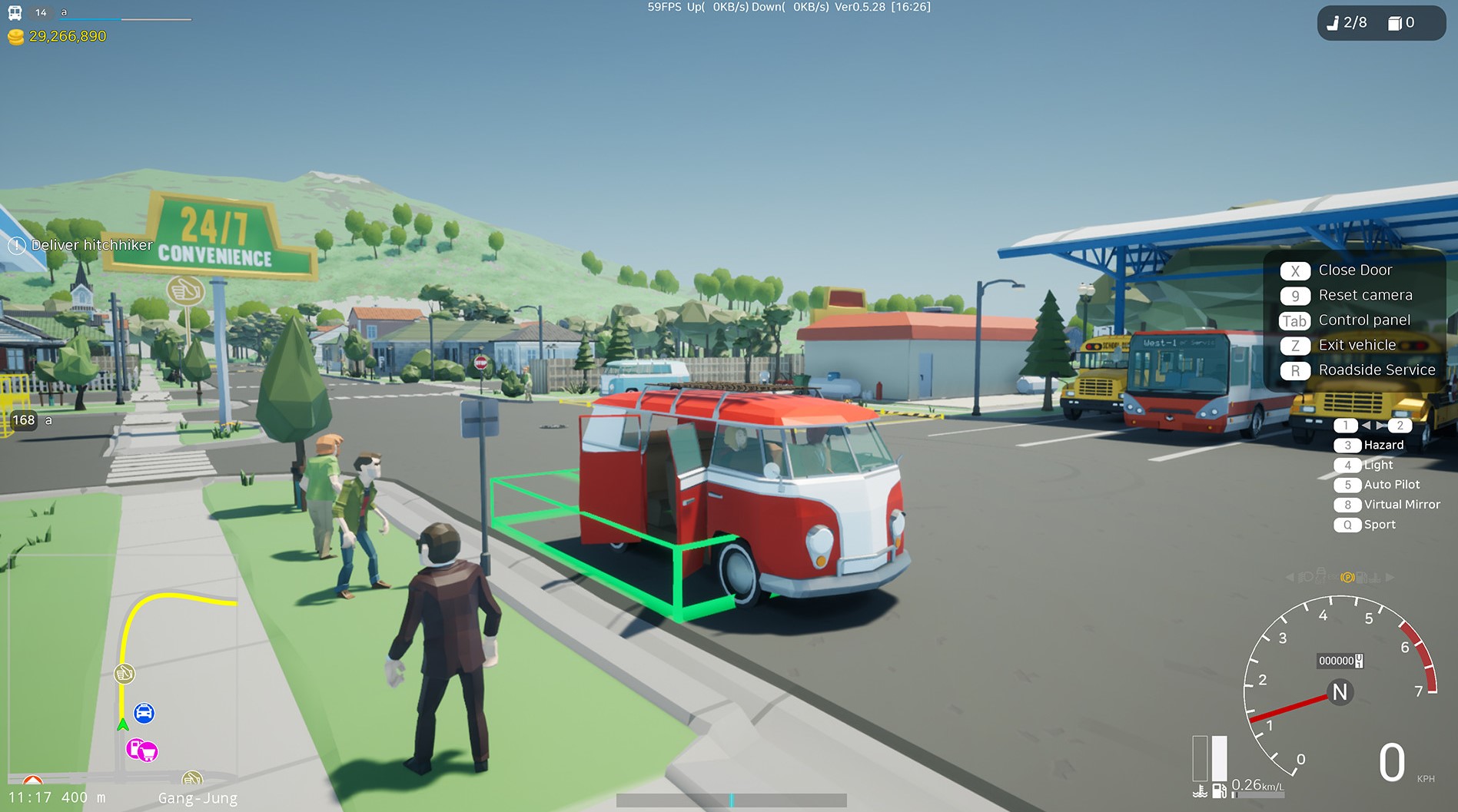This screenshot has width=1458, height=812.
Task: Click the coin icon next to the money total
Action: (16, 36)
